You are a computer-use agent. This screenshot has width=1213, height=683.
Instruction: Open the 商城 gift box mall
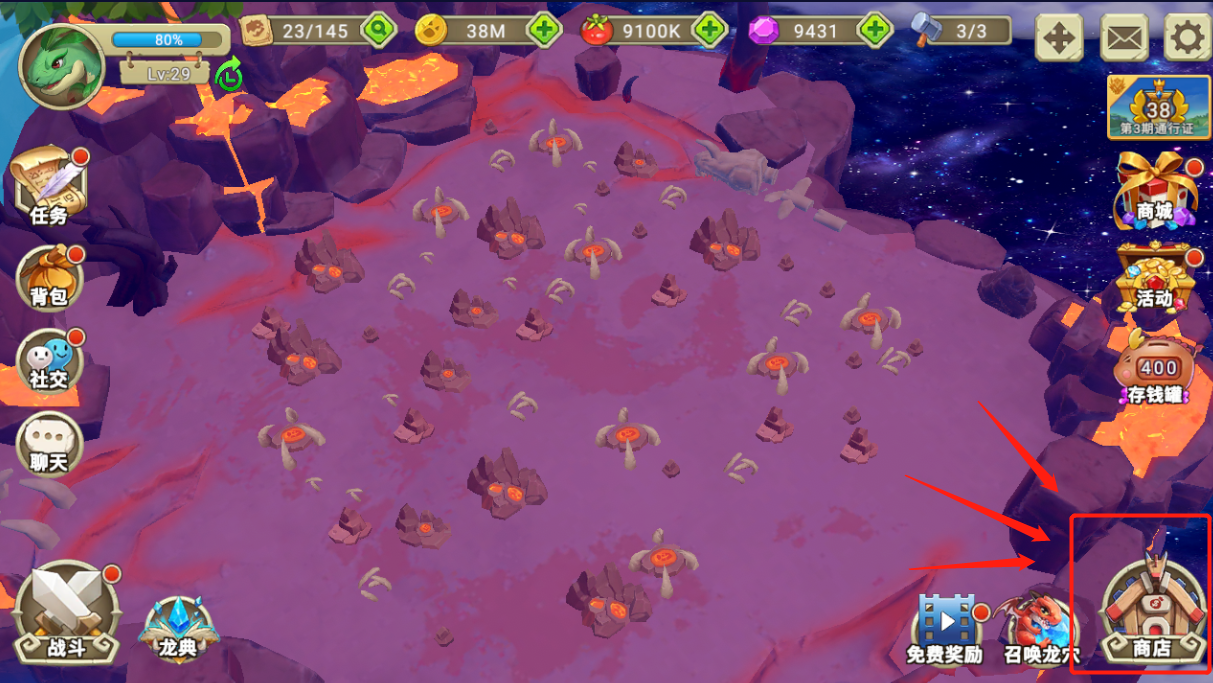[1154, 190]
